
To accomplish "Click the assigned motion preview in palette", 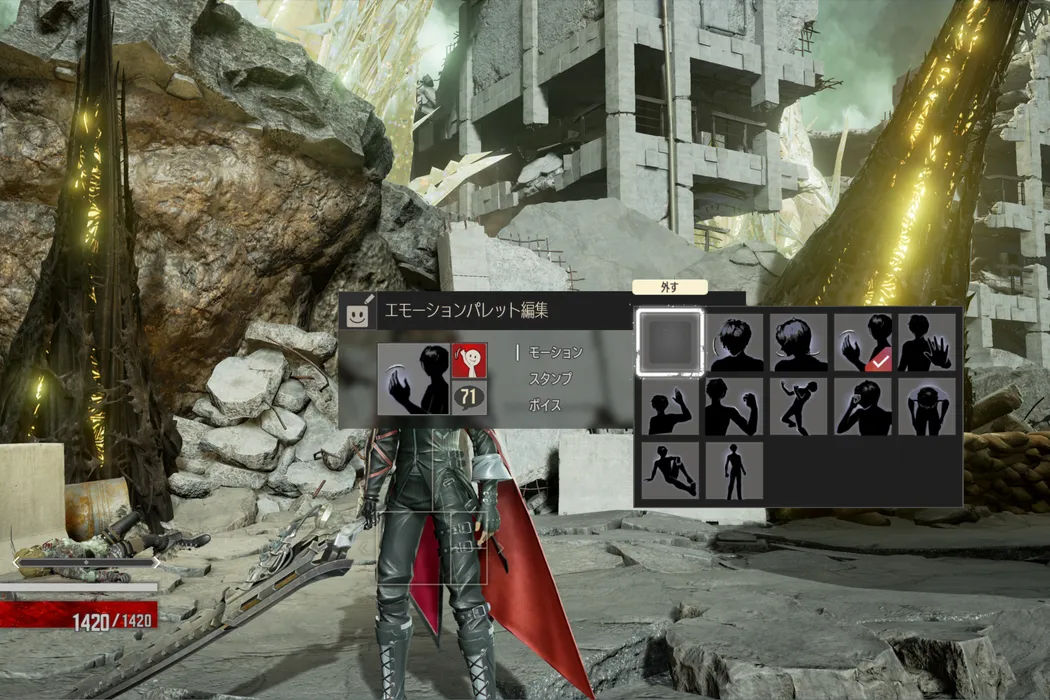I will (413, 379).
